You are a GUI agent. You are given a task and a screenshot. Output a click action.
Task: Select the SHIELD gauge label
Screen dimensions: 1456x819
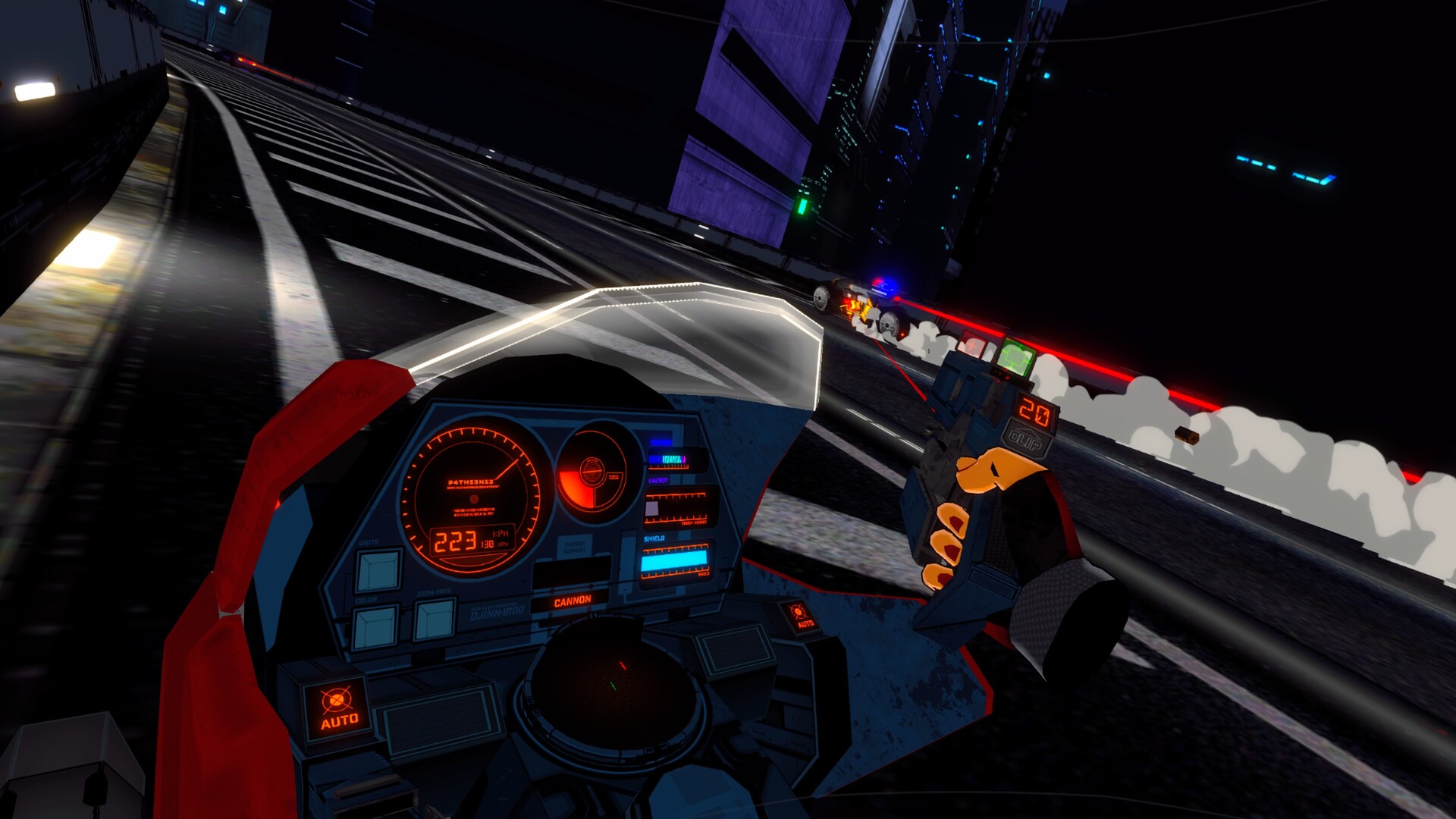click(654, 539)
